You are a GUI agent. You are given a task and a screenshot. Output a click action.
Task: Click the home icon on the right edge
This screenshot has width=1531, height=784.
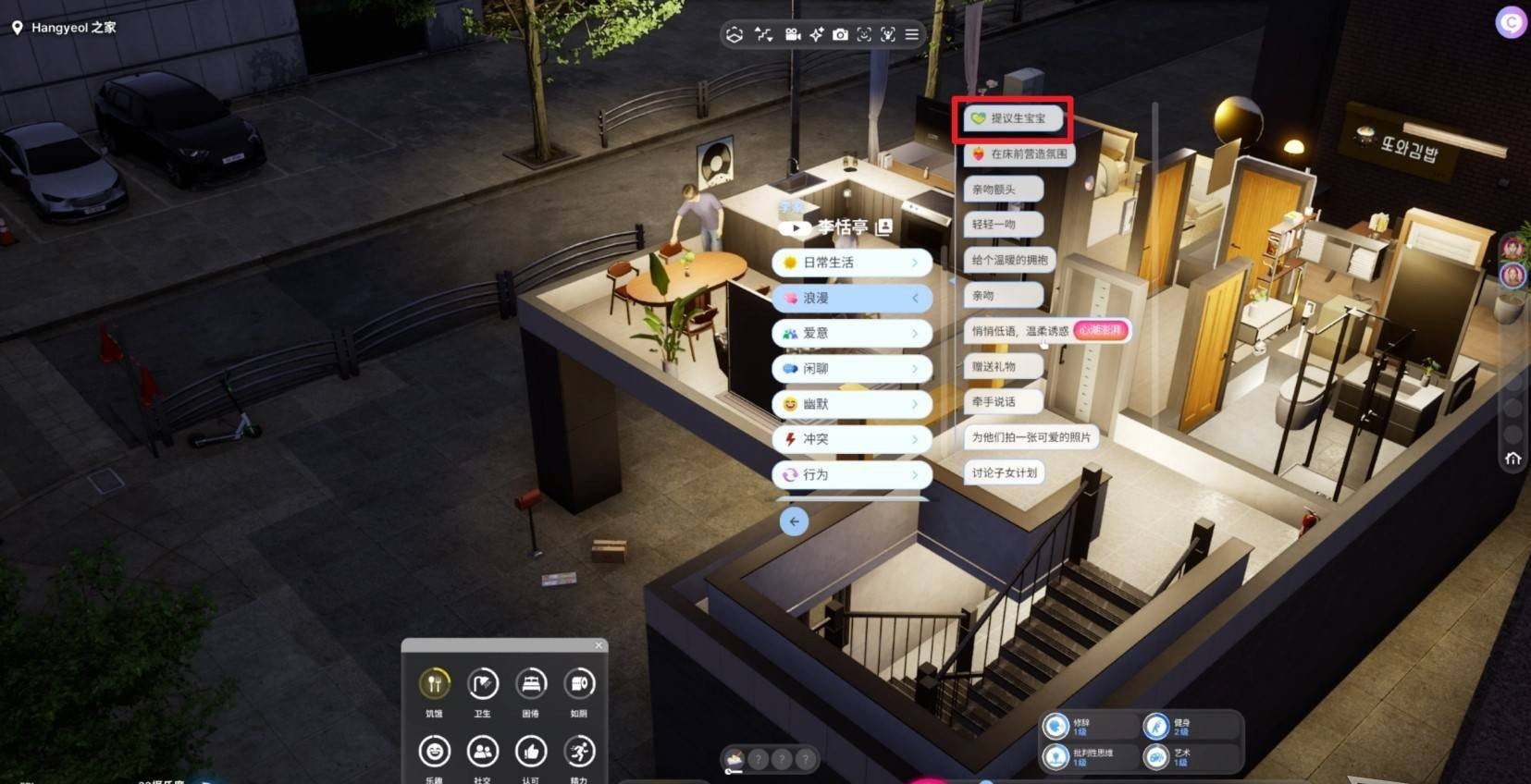tap(1513, 459)
